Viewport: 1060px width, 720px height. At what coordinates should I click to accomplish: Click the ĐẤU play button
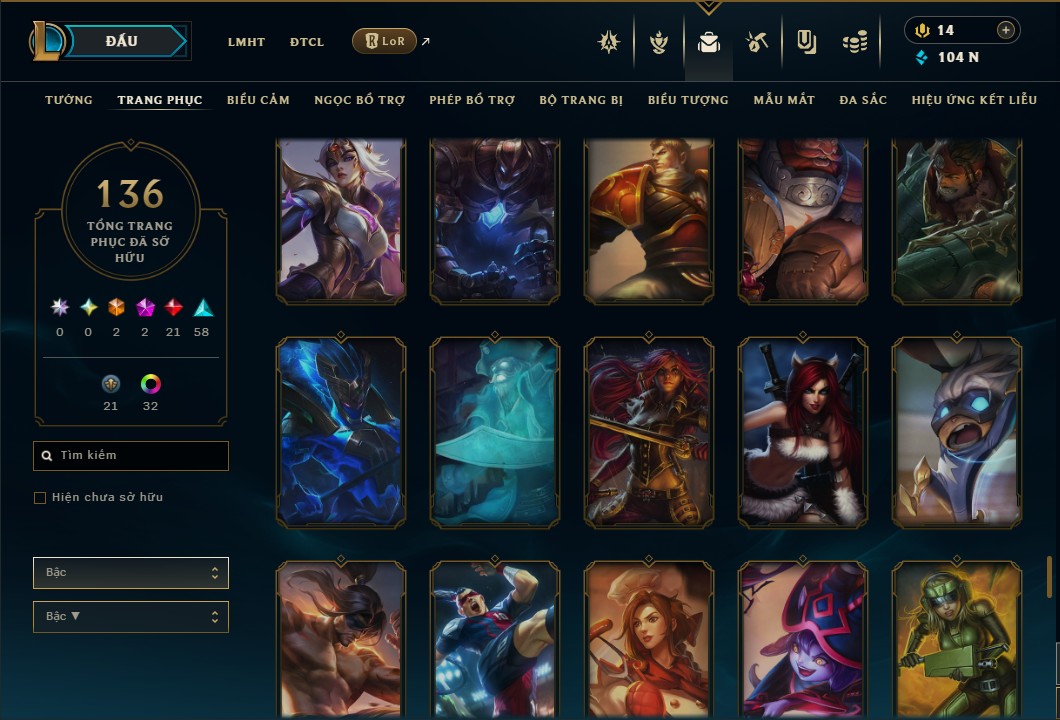(122, 41)
